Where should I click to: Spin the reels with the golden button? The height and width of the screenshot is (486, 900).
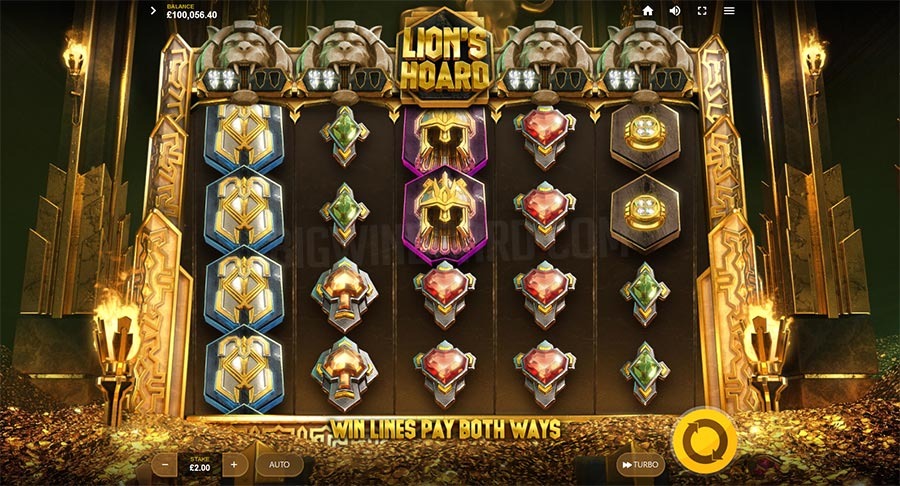click(x=704, y=439)
